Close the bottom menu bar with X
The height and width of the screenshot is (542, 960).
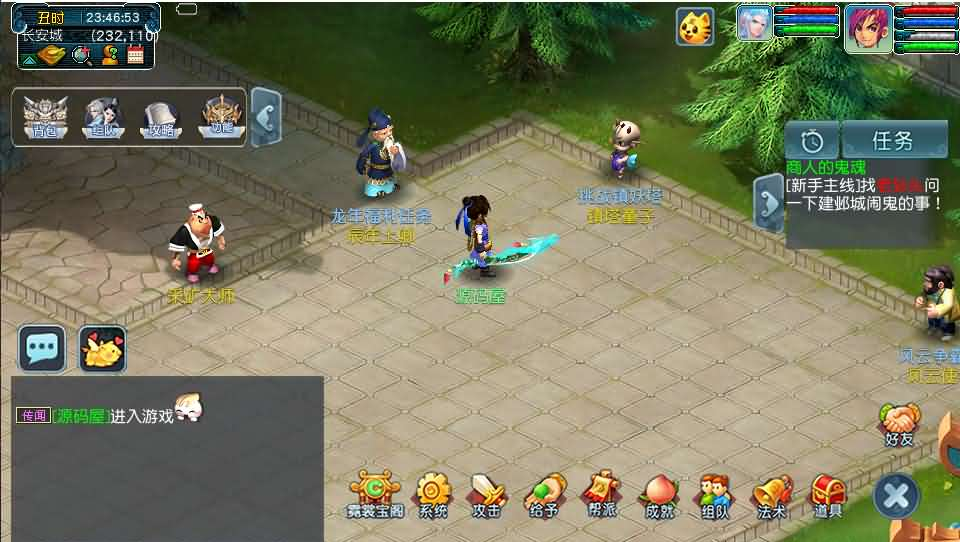(896, 496)
